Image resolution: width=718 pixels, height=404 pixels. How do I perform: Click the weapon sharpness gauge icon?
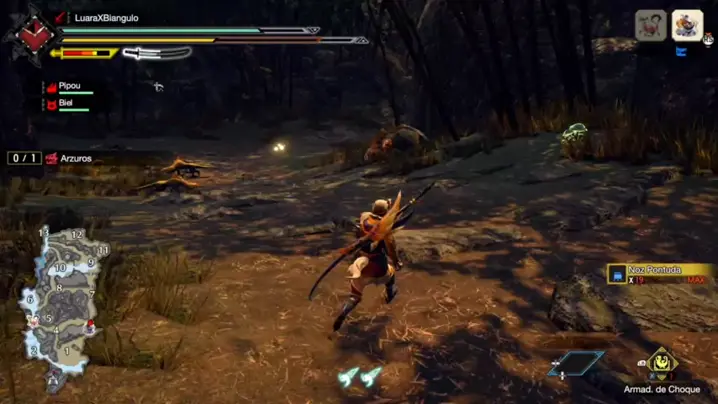pos(157,53)
